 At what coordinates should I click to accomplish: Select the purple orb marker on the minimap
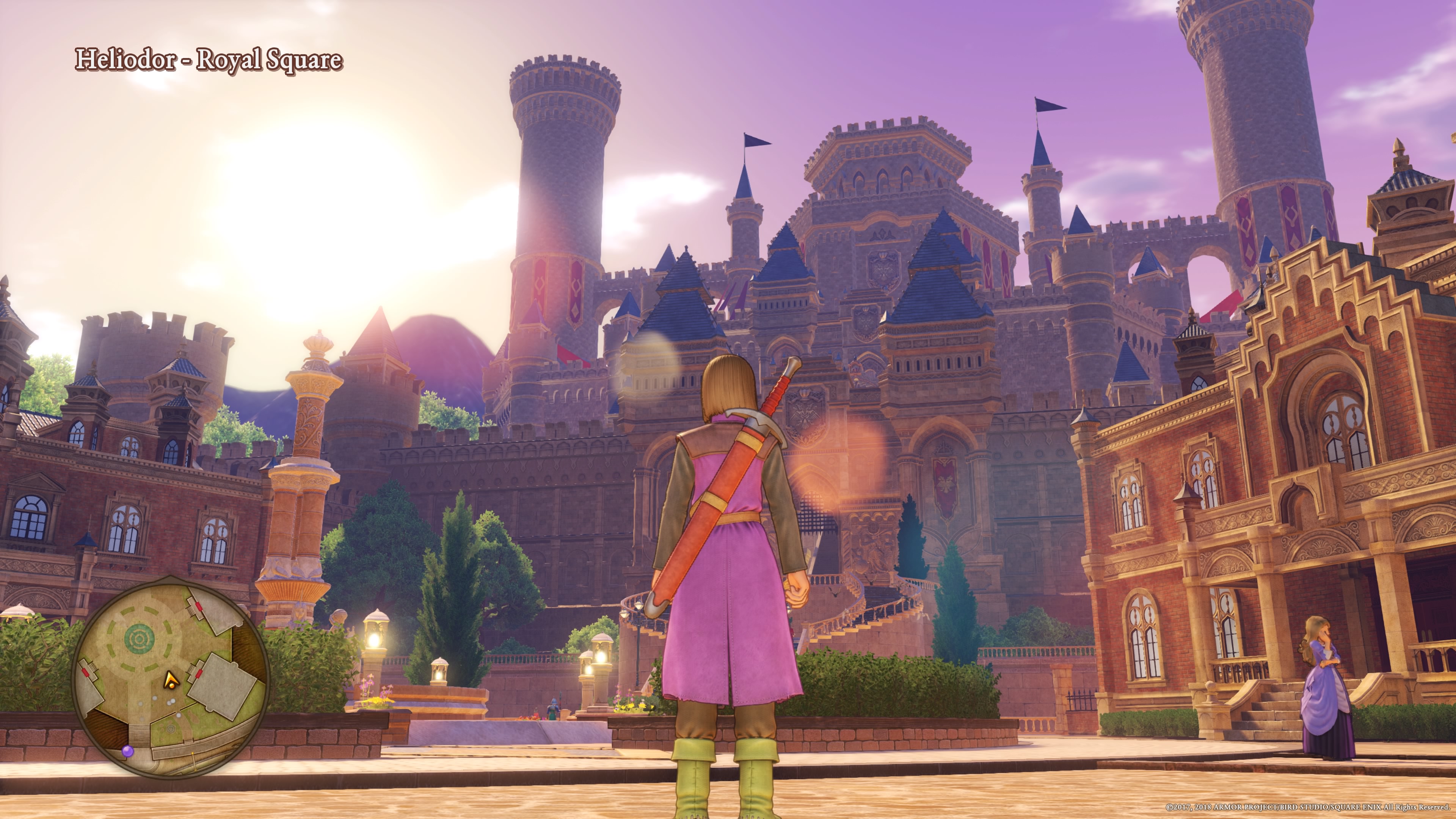[x=128, y=751]
